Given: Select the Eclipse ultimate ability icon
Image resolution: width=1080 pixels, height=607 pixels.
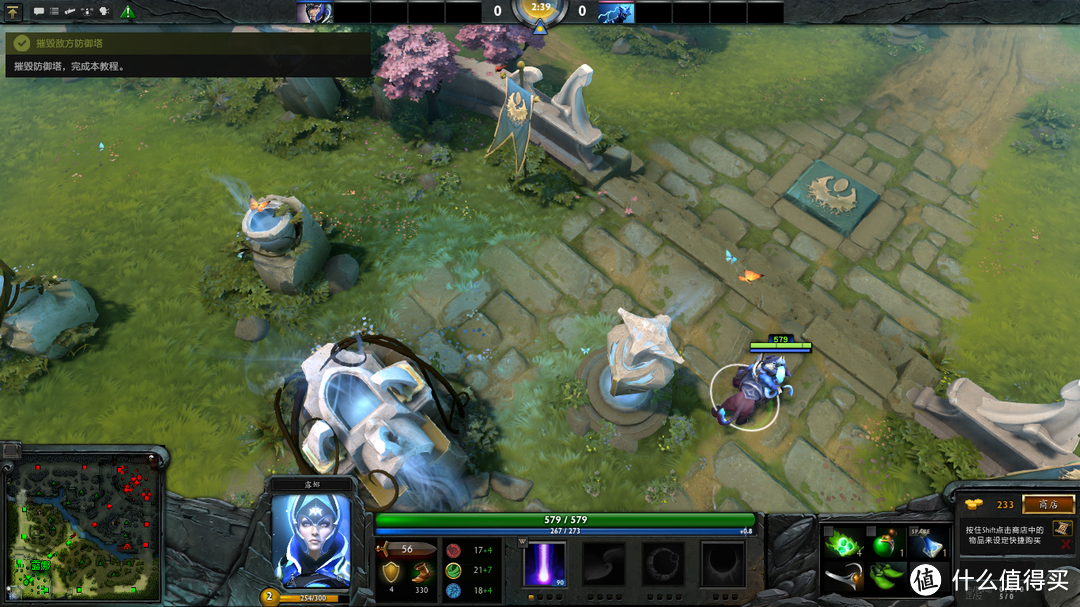Looking at the screenshot, I should (x=721, y=563).
